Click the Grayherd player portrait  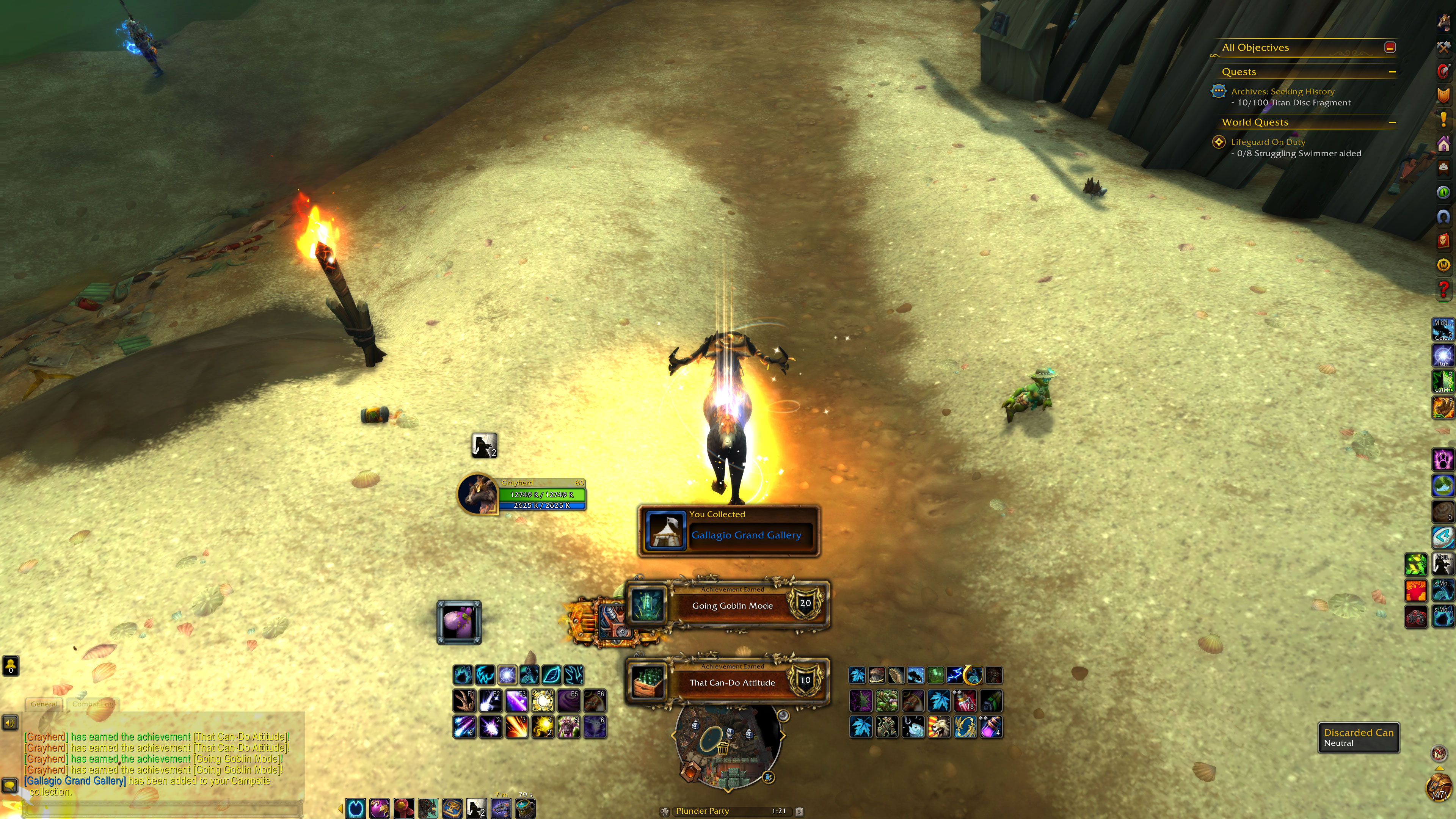[478, 494]
